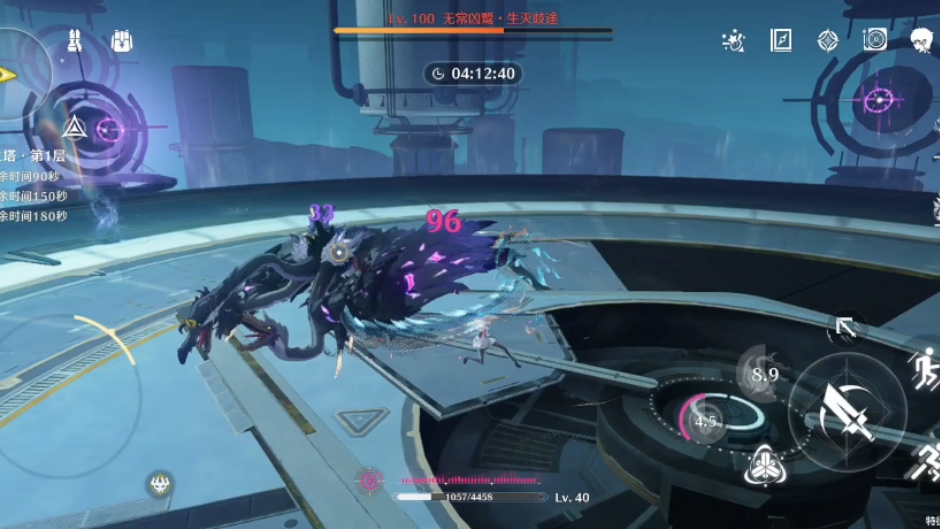The height and width of the screenshot is (529, 940).
Task: Tap the triangle quest marker icon
Action: pos(74,127)
